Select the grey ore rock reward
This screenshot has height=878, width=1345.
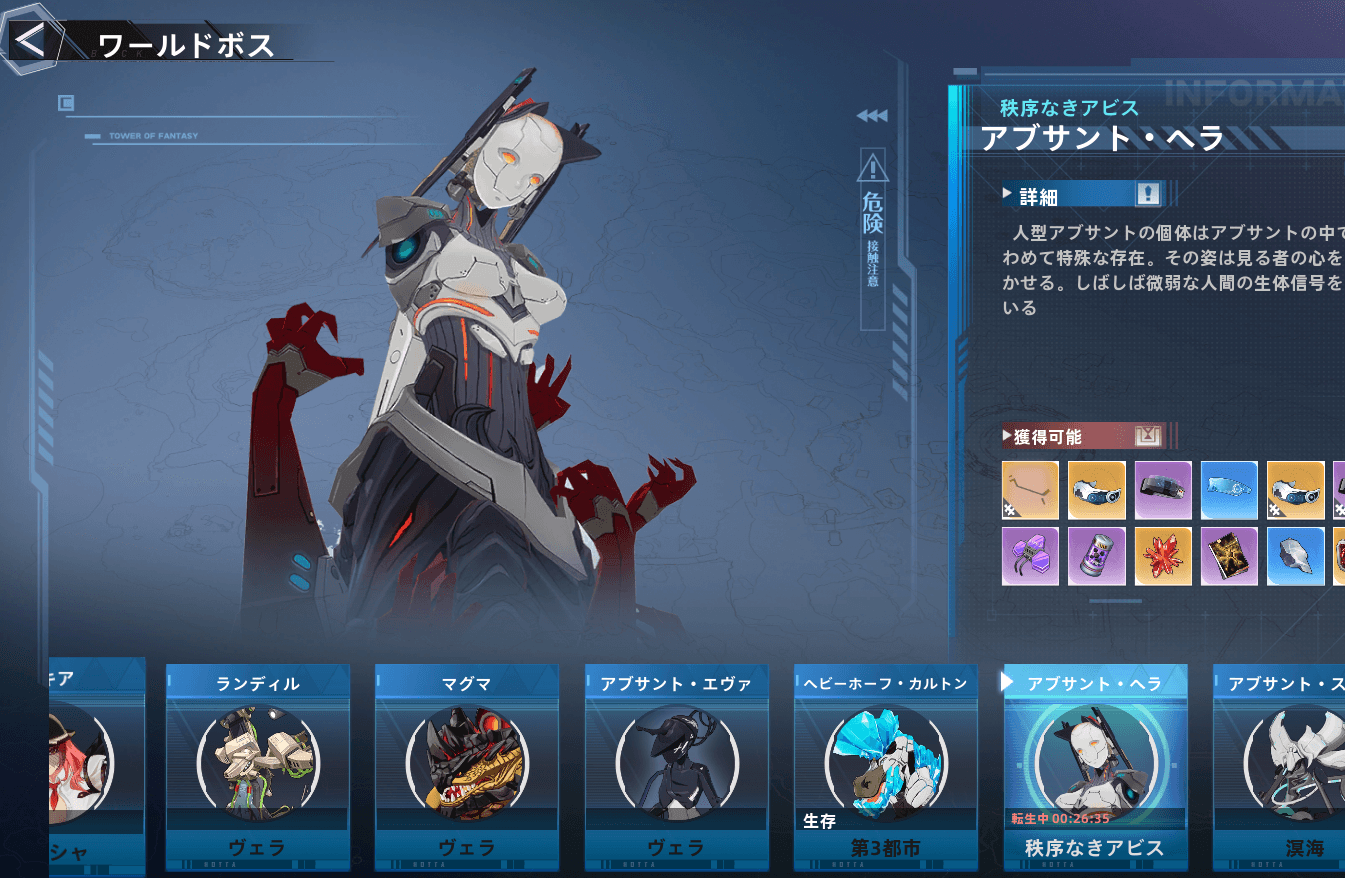pyautogui.click(x=1295, y=556)
